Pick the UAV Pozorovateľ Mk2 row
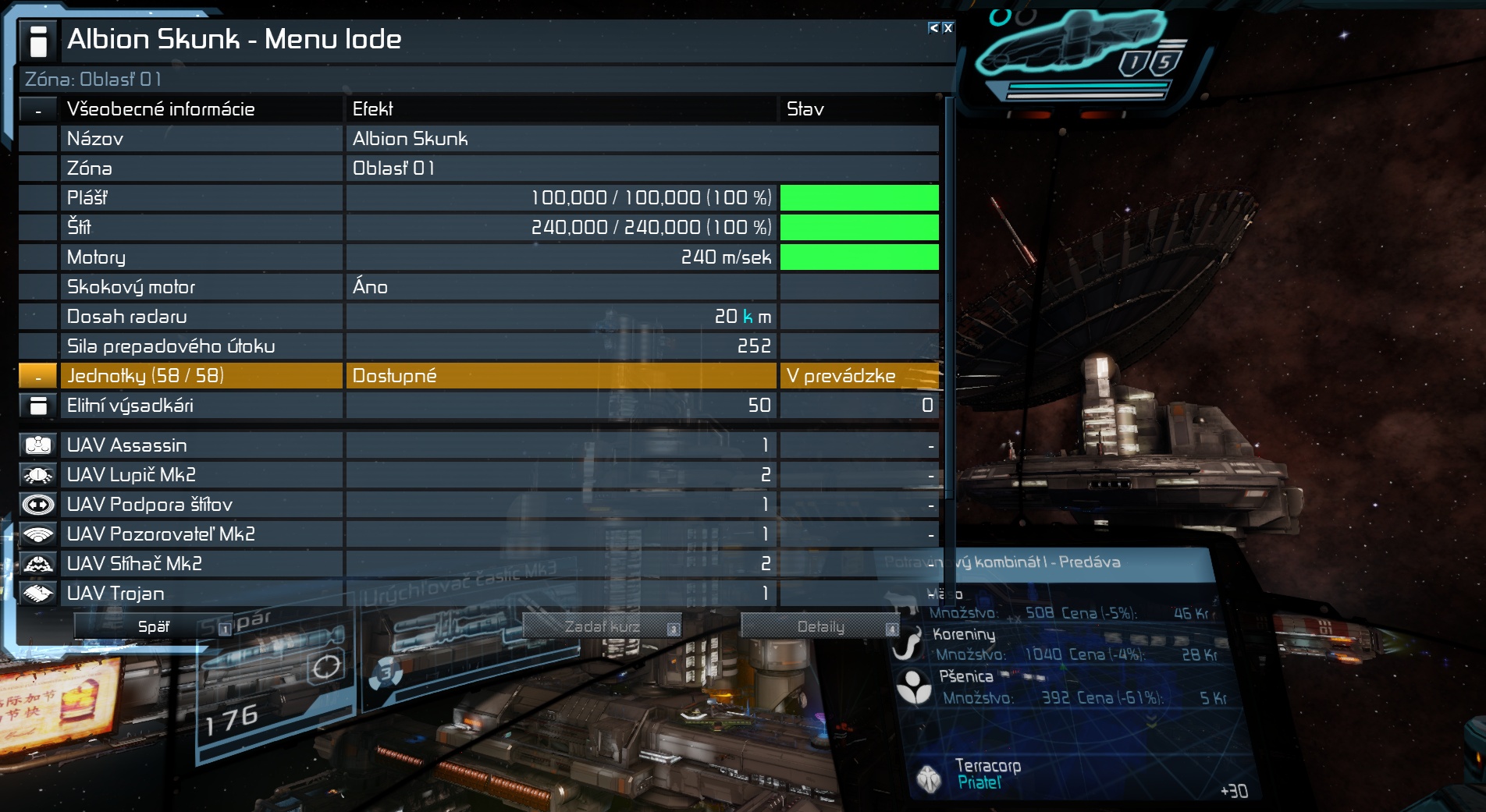 [201, 534]
